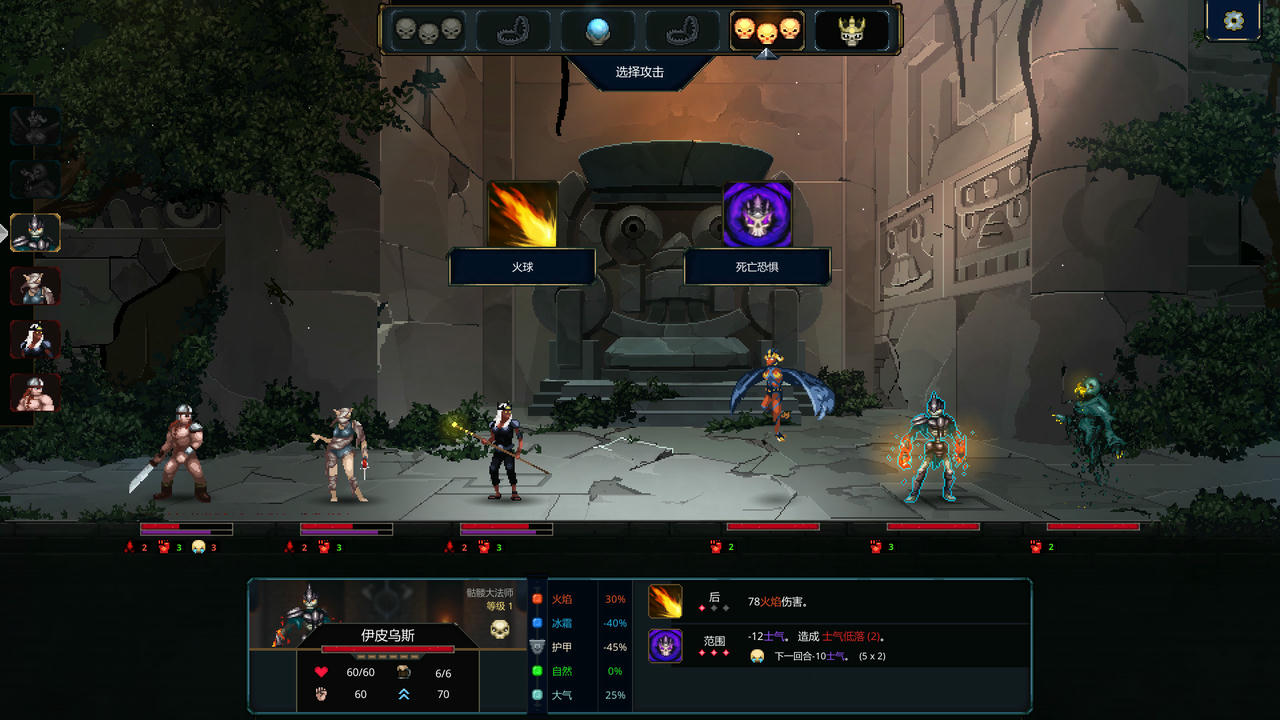Choose the 死亡恐惧 attack
Image resolution: width=1280 pixels, height=720 pixels.
(x=757, y=215)
